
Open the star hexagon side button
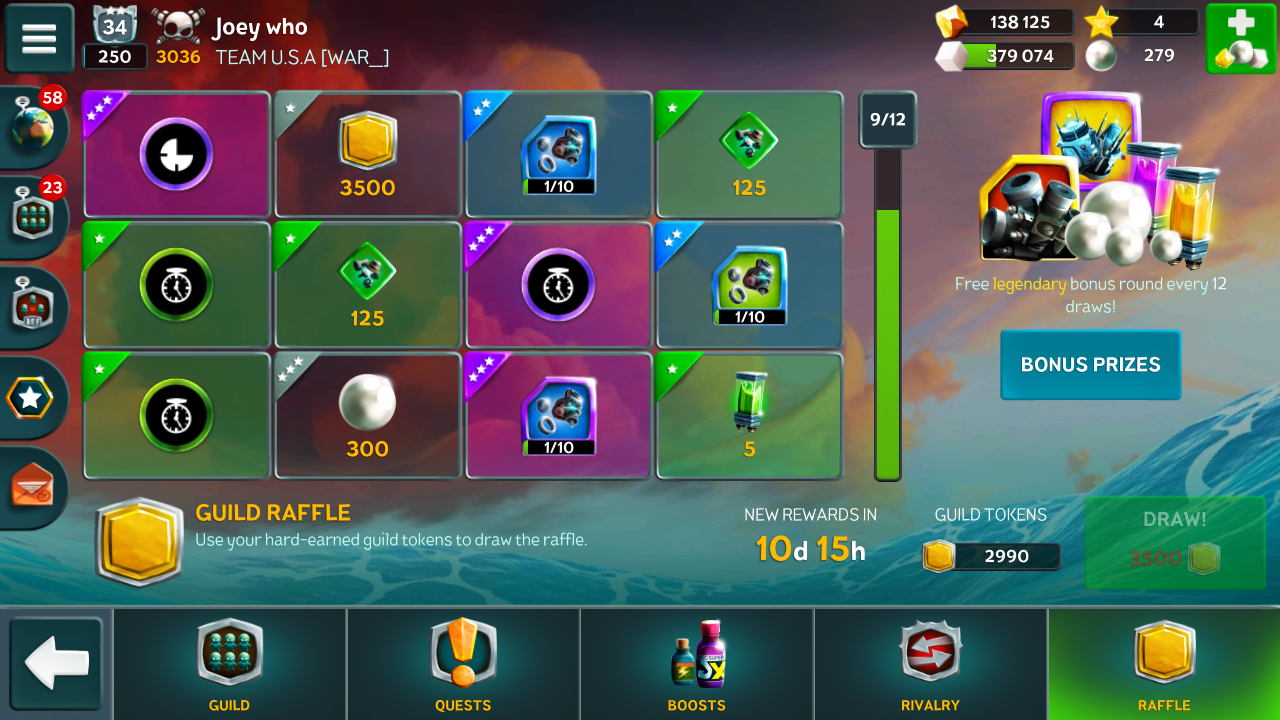[x=32, y=399]
